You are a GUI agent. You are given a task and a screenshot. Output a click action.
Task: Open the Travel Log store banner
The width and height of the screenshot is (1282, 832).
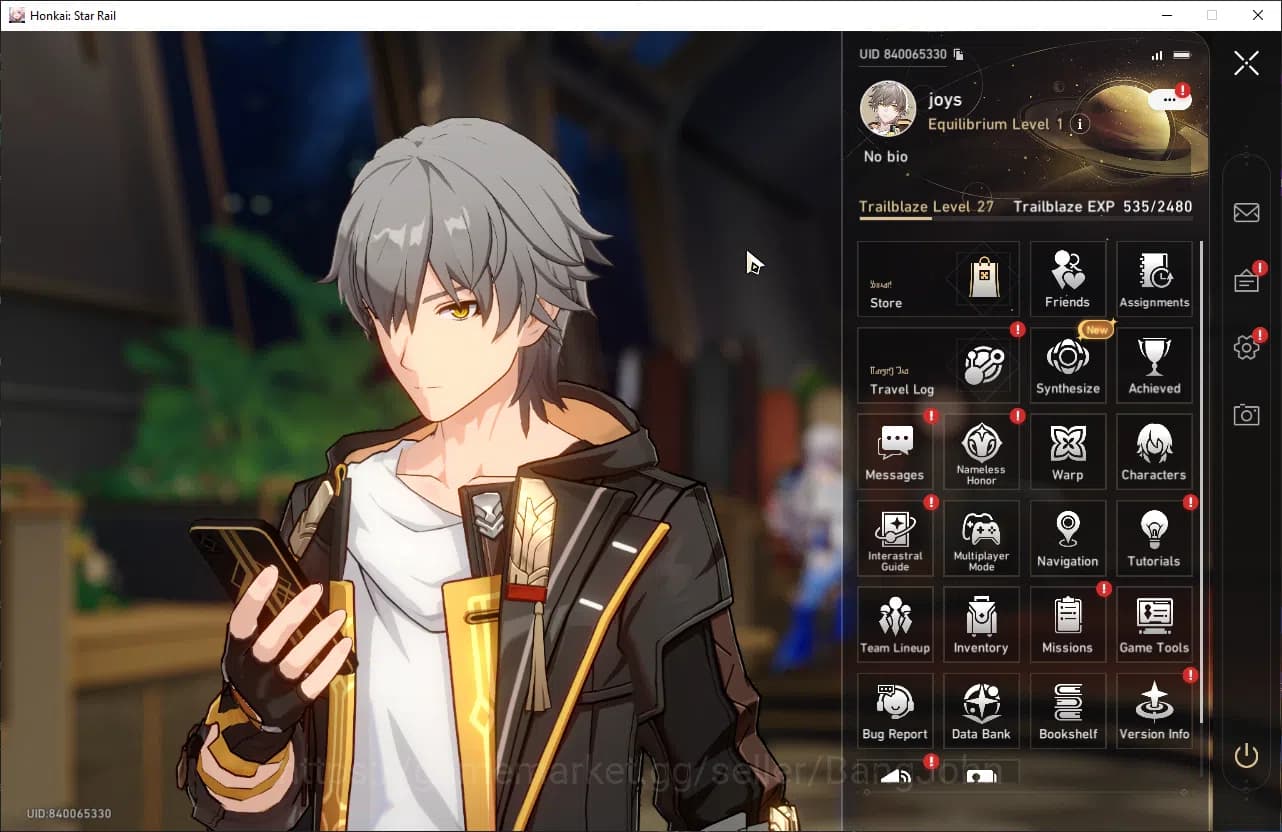point(936,365)
